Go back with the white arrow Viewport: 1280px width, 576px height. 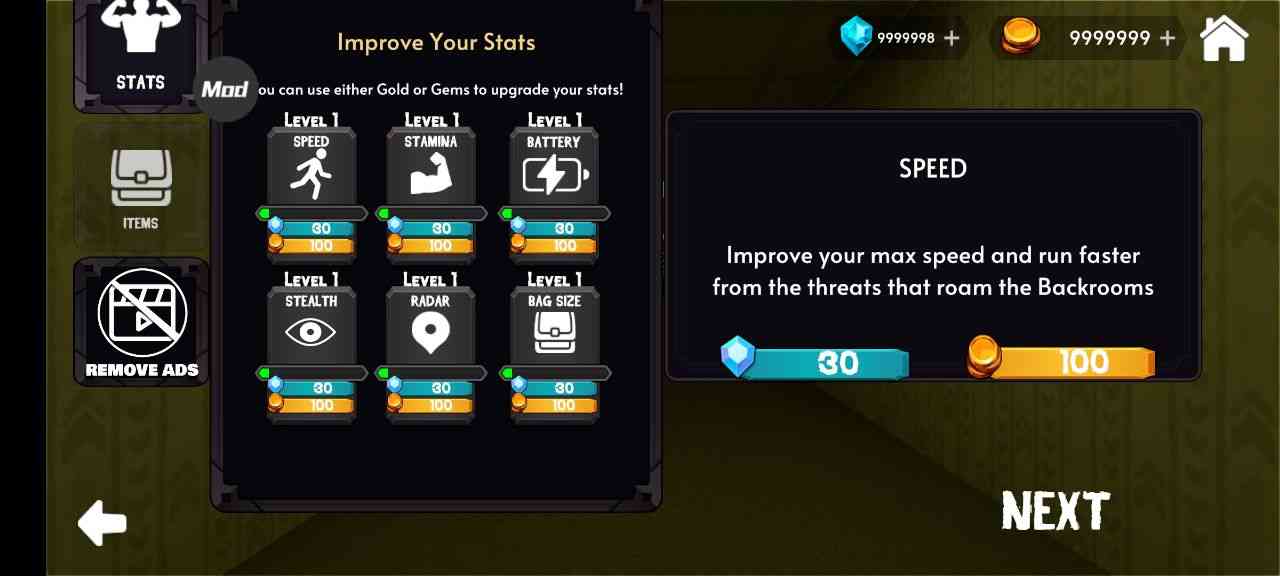(x=103, y=522)
